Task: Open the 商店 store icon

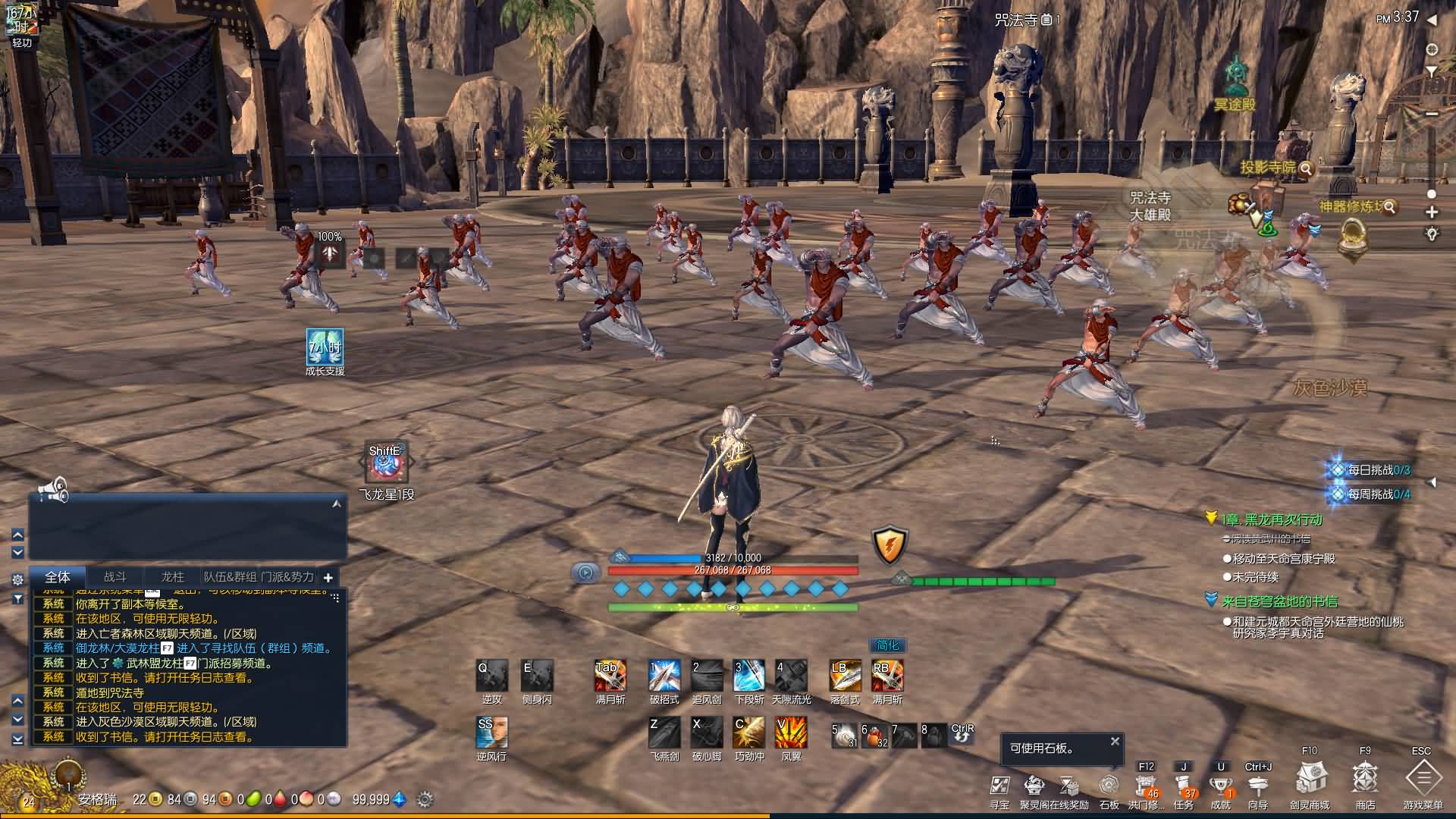Action: (1365, 779)
